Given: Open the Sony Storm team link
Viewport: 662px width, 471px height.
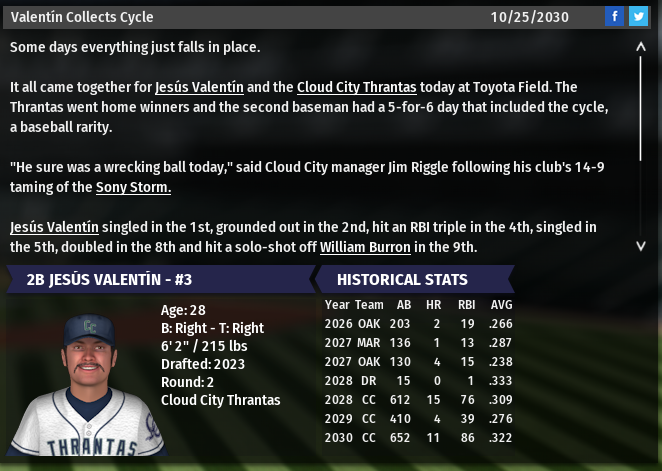Looking at the screenshot, I should point(133,187).
